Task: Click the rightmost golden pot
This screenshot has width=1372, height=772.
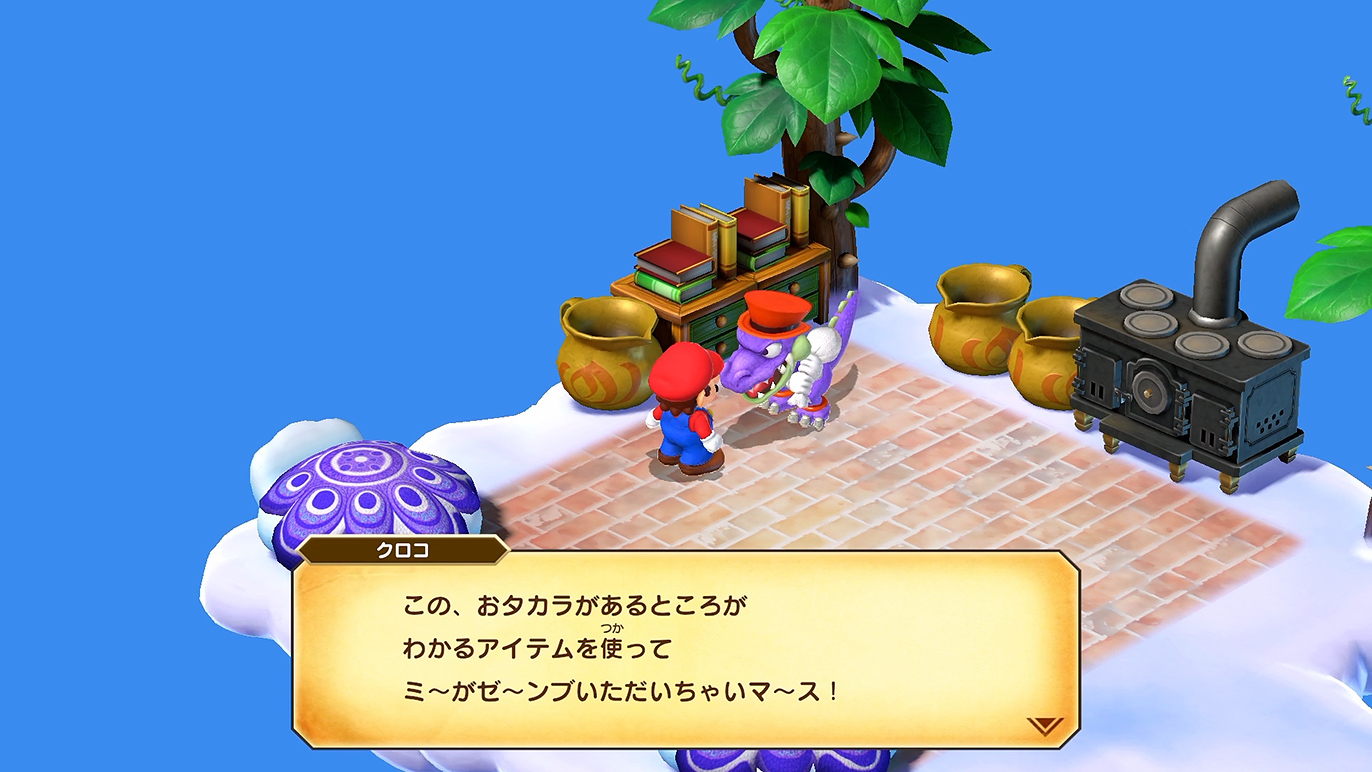Action: click(1047, 345)
